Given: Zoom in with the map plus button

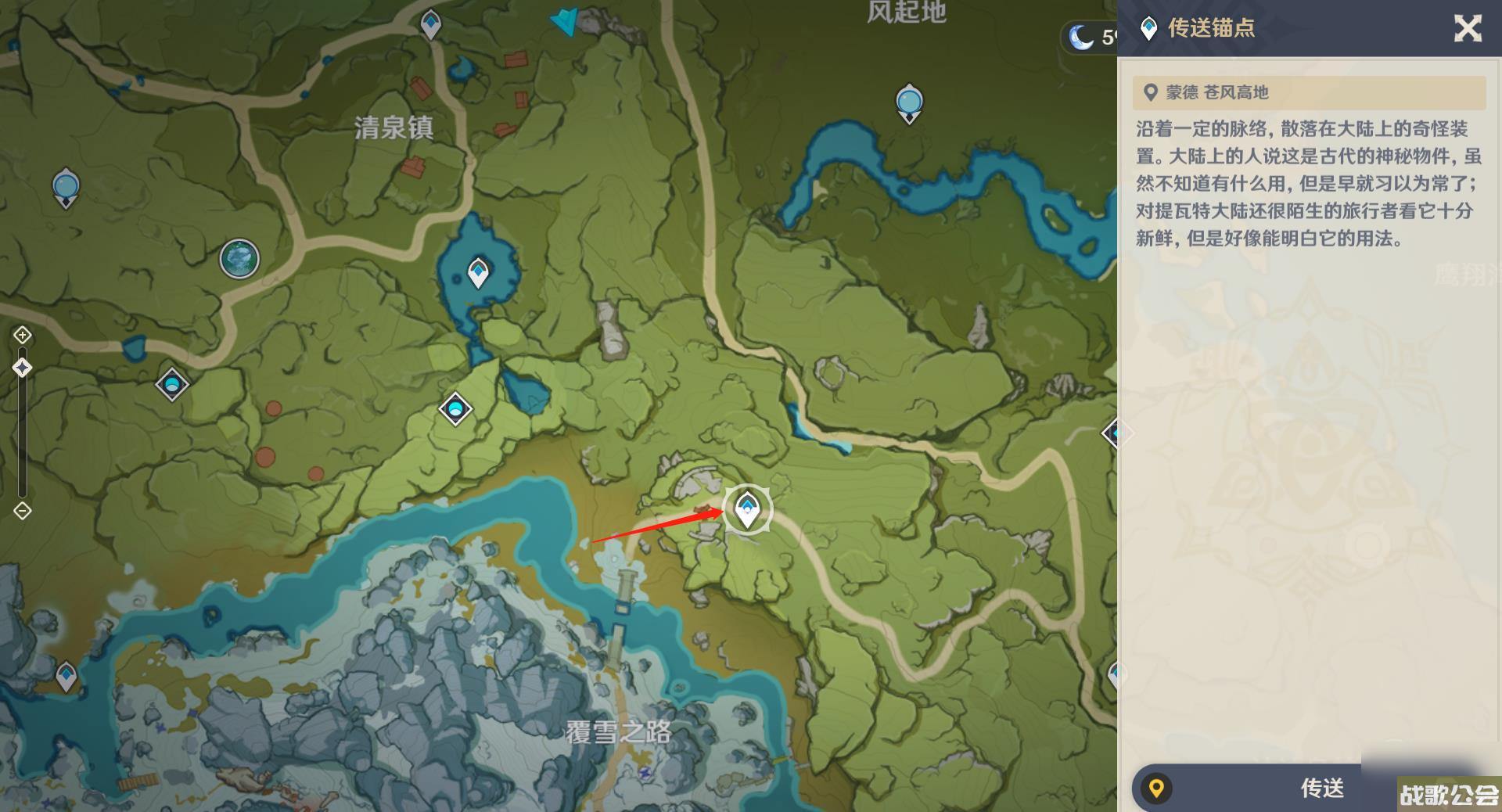Looking at the screenshot, I should click(x=22, y=336).
